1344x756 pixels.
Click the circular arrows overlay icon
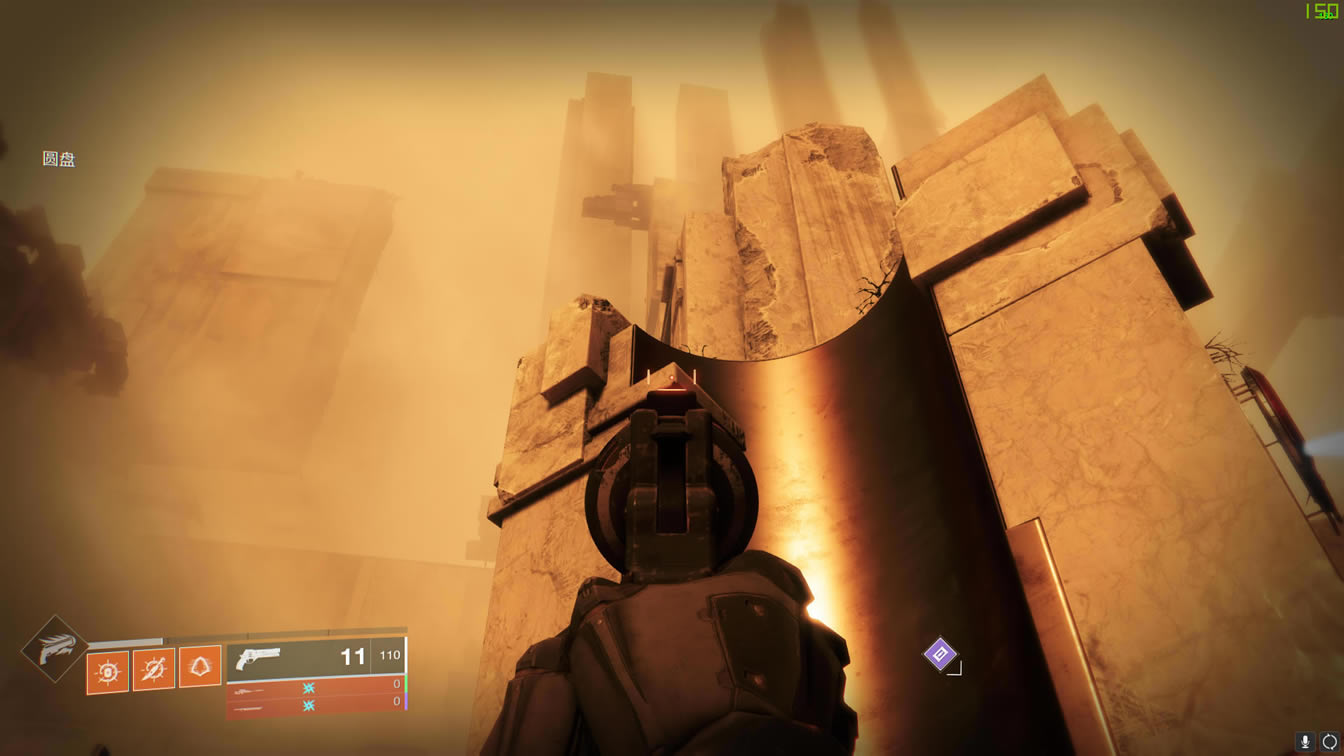(x=1329, y=742)
